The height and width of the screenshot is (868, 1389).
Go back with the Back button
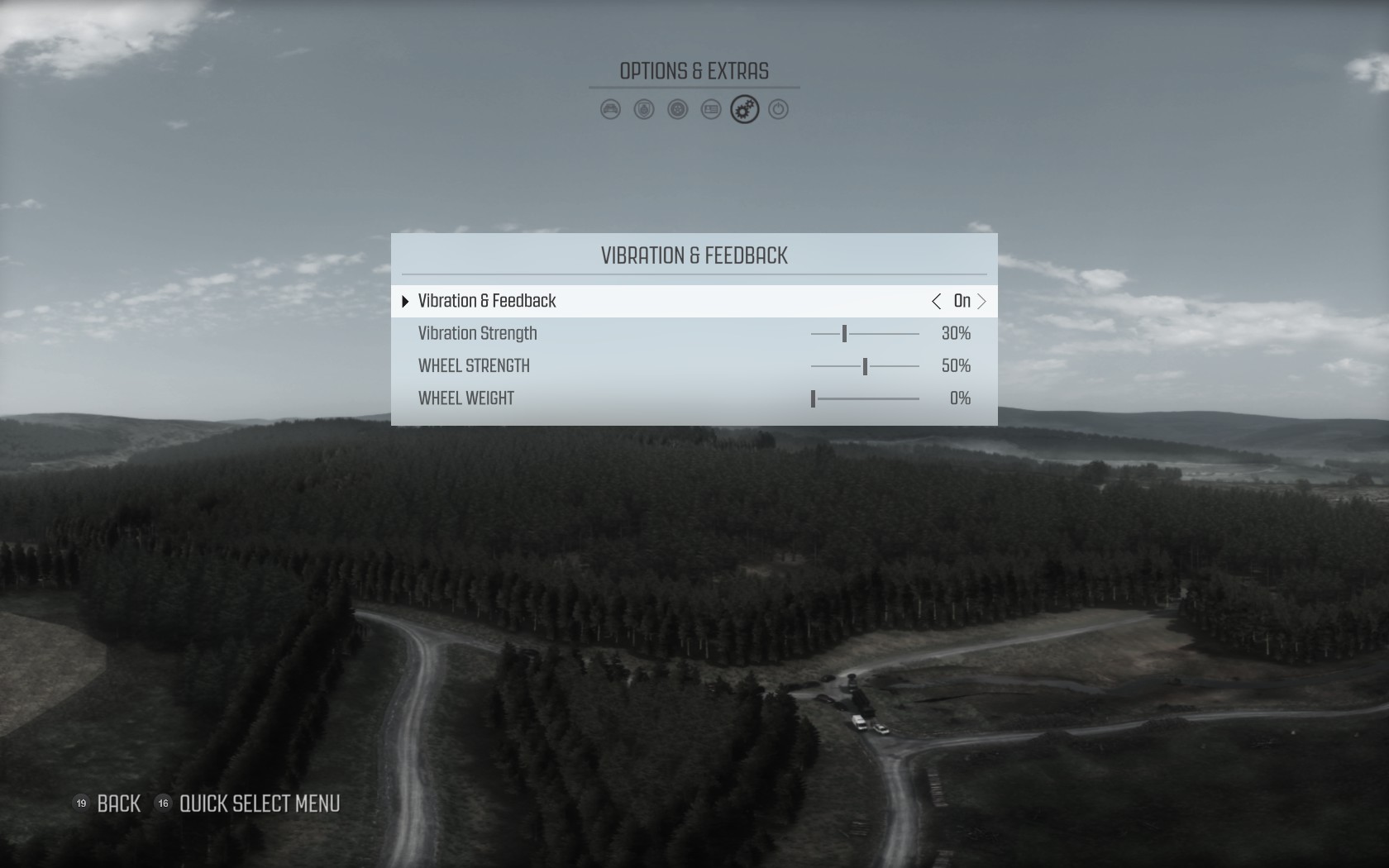tap(118, 804)
